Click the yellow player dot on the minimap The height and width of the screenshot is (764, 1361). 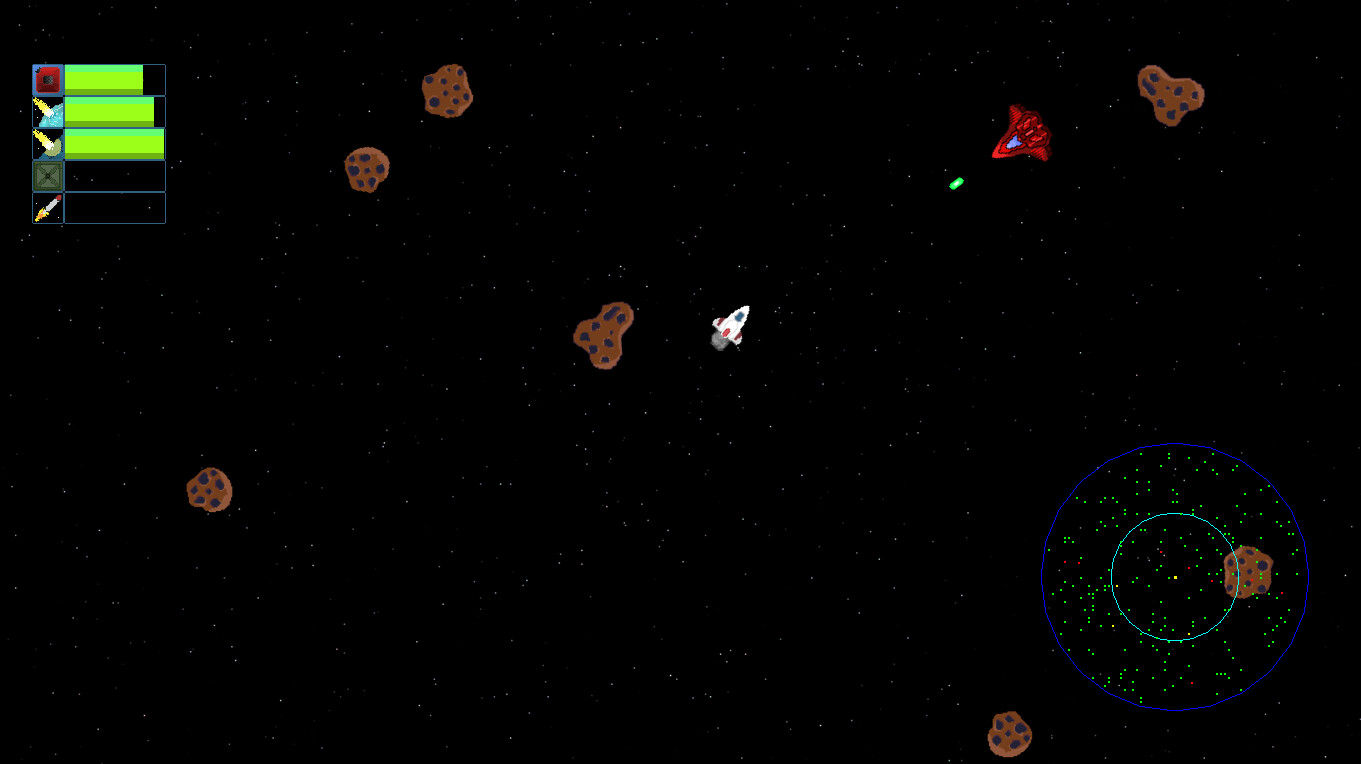(x=1175, y=577)
